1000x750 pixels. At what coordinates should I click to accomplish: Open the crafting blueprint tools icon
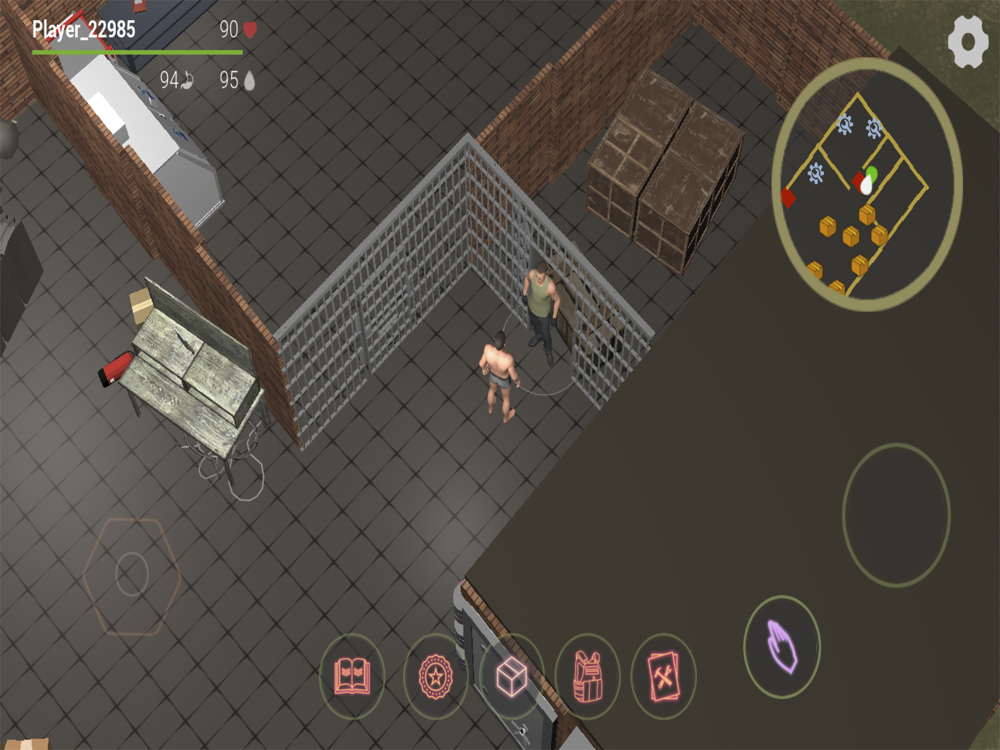point(664,676)
